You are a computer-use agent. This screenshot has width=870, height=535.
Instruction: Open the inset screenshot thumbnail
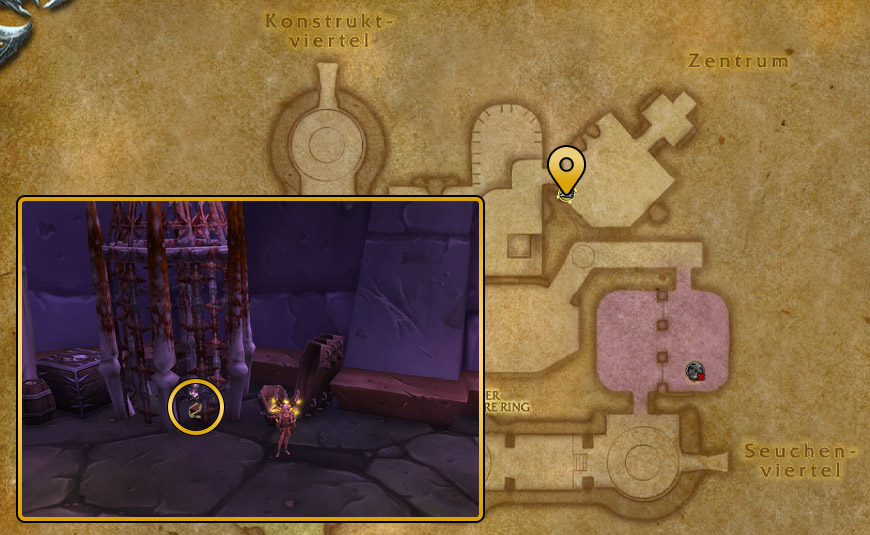[251, 358]
